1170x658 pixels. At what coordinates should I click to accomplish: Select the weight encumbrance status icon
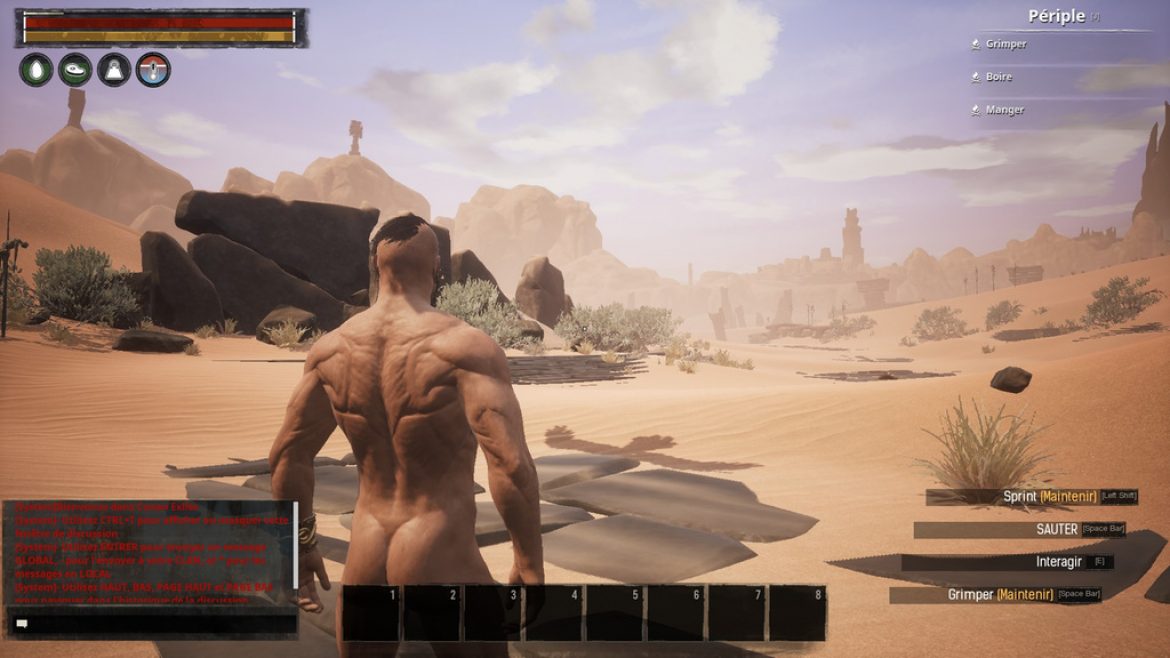[x=114, y=70]
